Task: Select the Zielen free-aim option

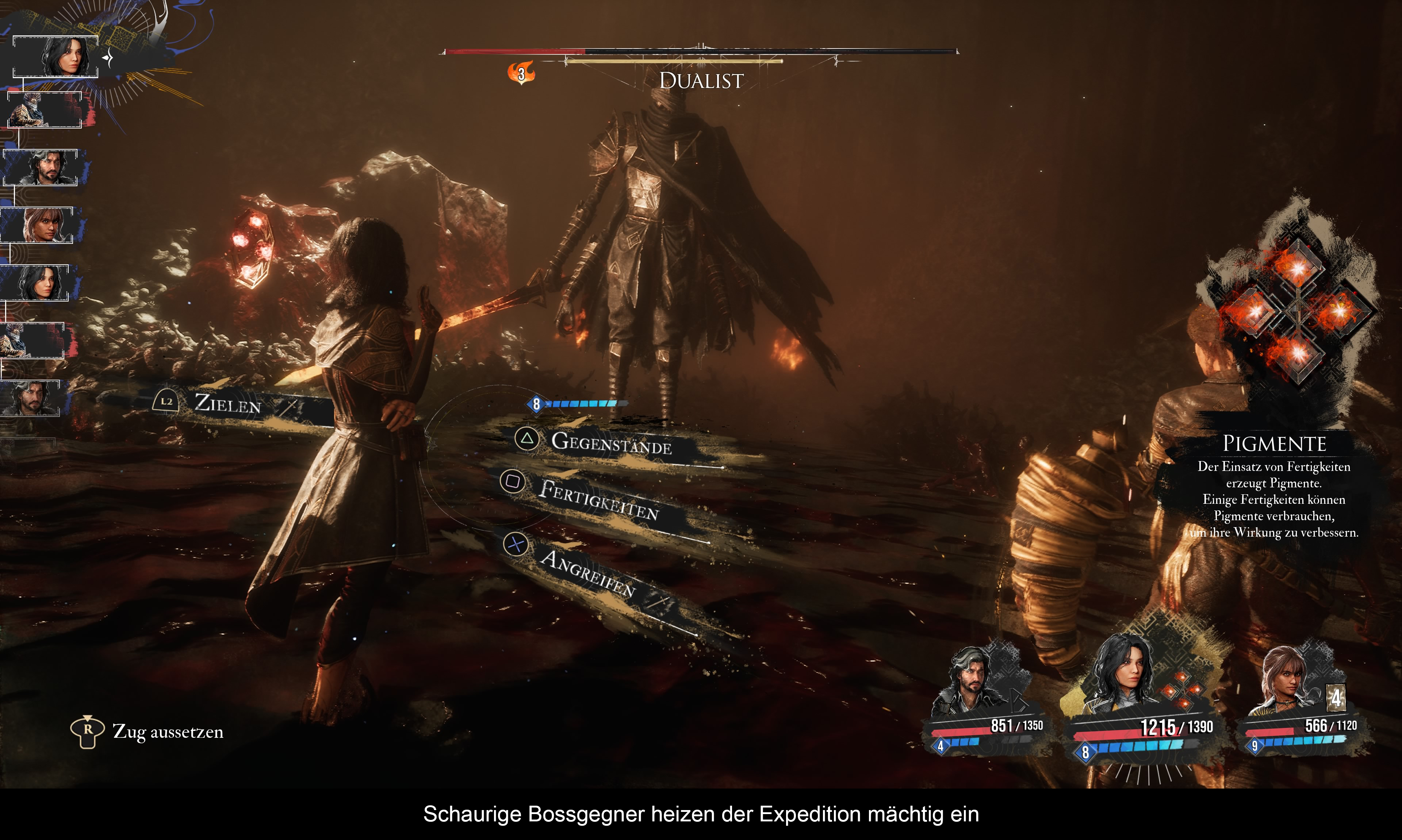Action: click(x=226, y=403)
